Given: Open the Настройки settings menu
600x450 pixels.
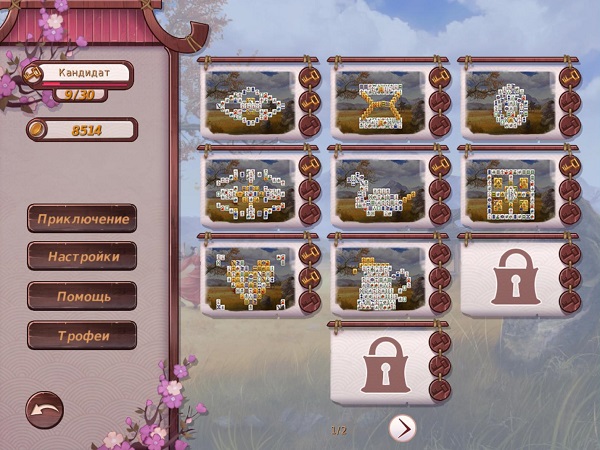Looking at the screenshot, I should point(82,257).
